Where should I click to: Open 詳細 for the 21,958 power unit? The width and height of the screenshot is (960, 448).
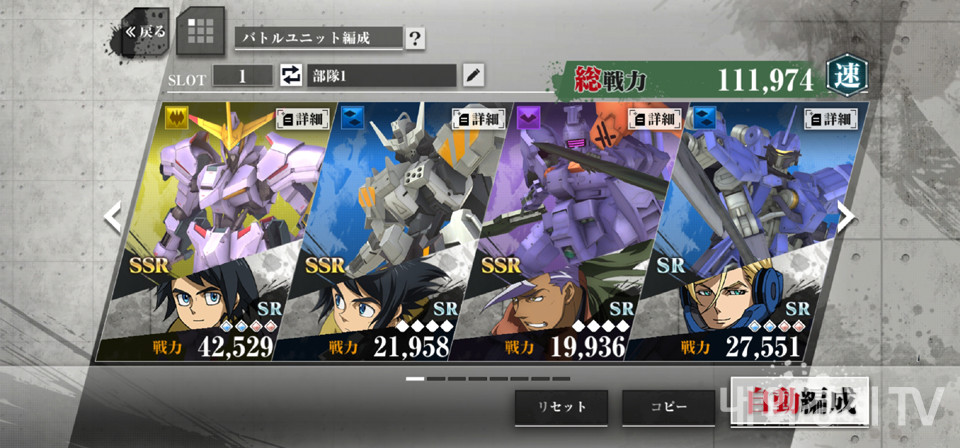point(476,118)
